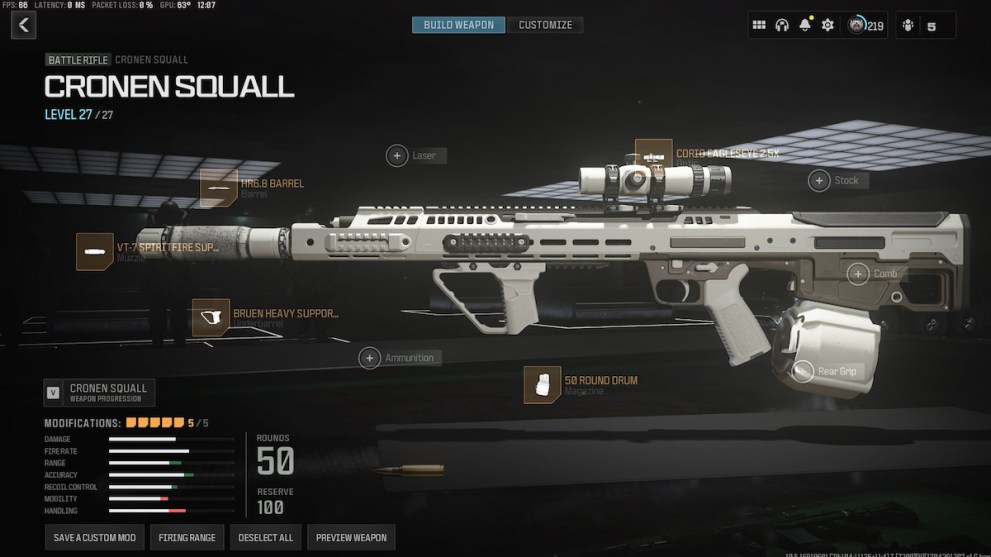The image size is (991, 557).
Task: Go back using the top-left arrow
Action: 24,25
